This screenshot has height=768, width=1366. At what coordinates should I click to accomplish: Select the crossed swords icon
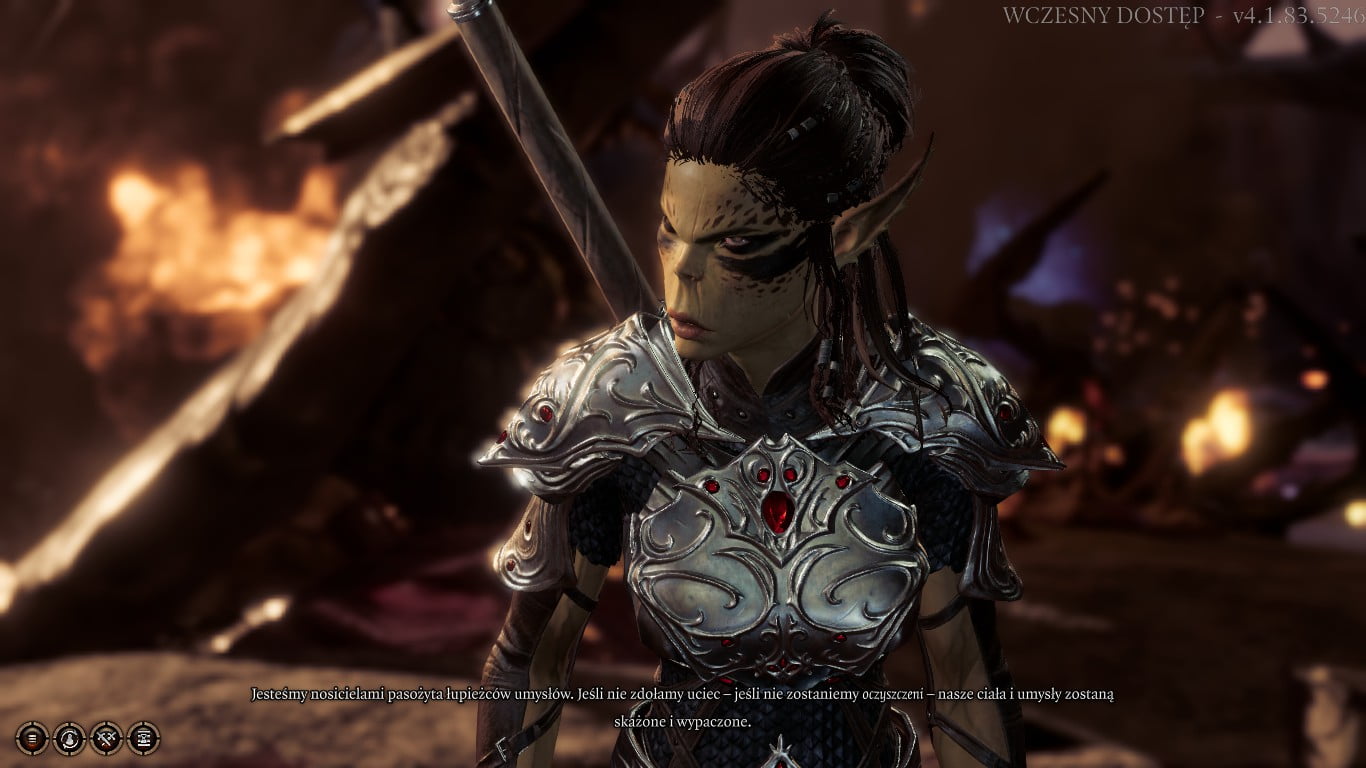pos(106,738)
